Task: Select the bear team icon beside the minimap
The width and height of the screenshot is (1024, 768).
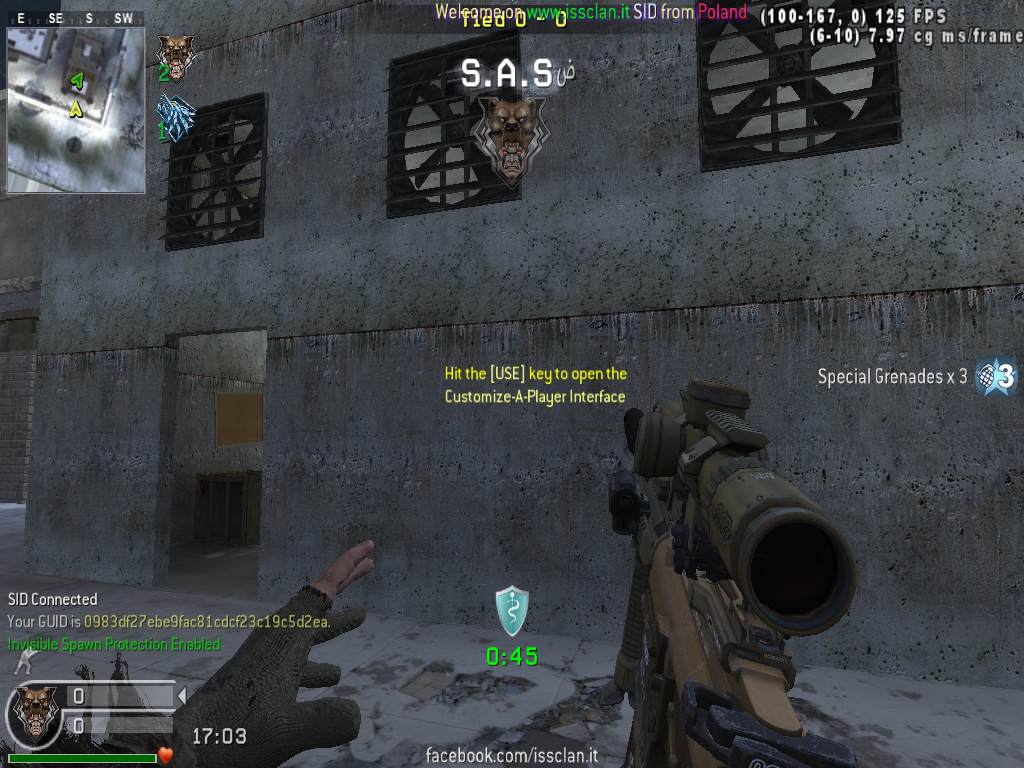Action: click(176, 57)
